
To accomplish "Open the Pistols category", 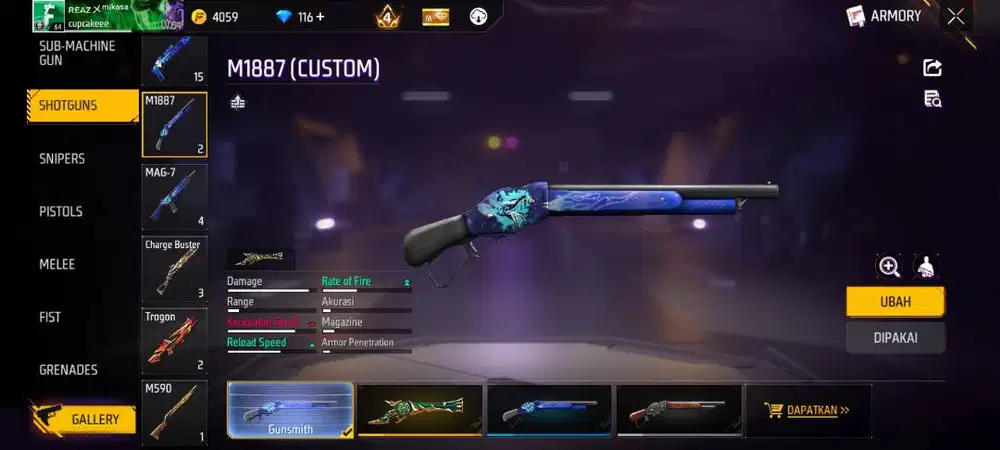I will pos(61,211).
